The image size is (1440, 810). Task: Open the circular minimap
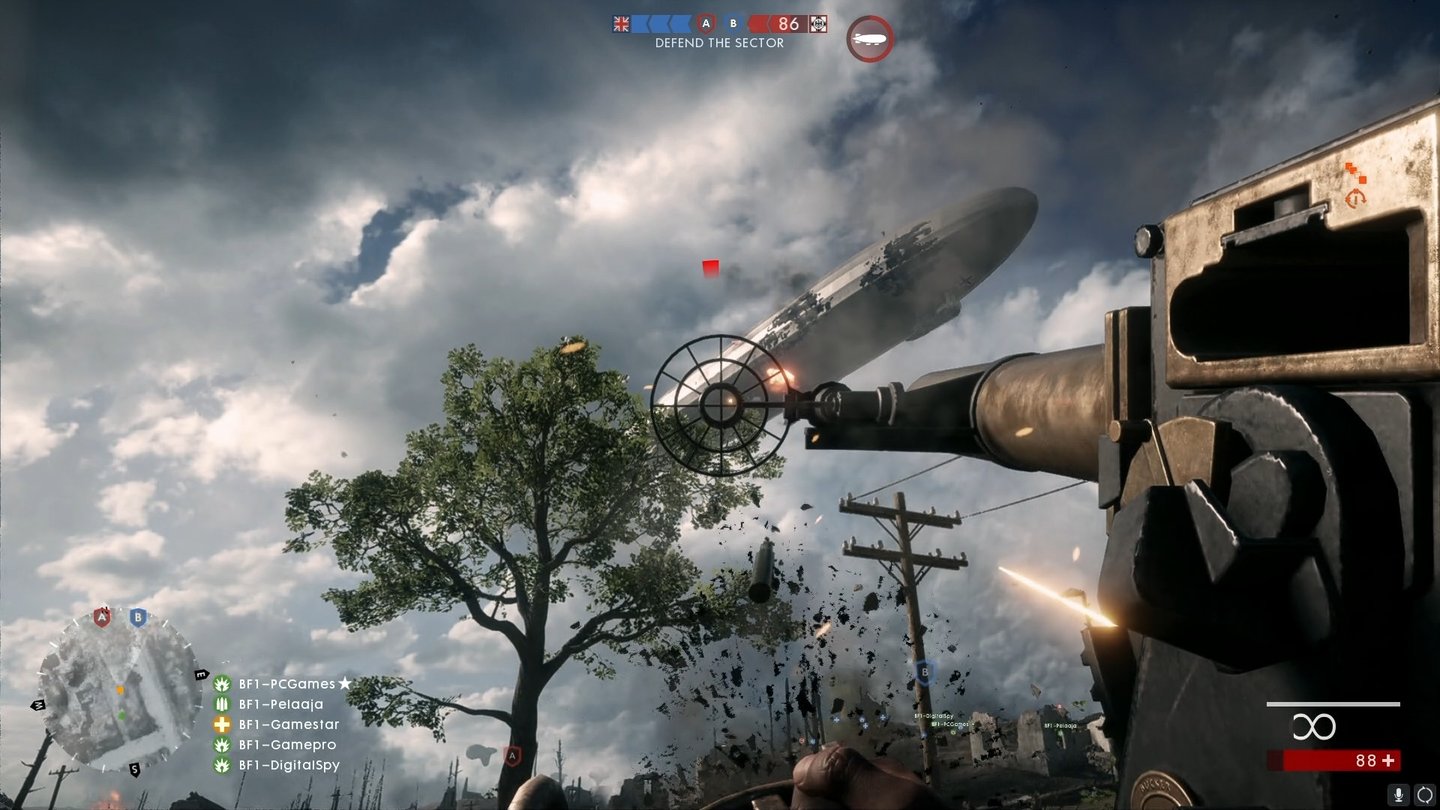(x=120, y=692)
